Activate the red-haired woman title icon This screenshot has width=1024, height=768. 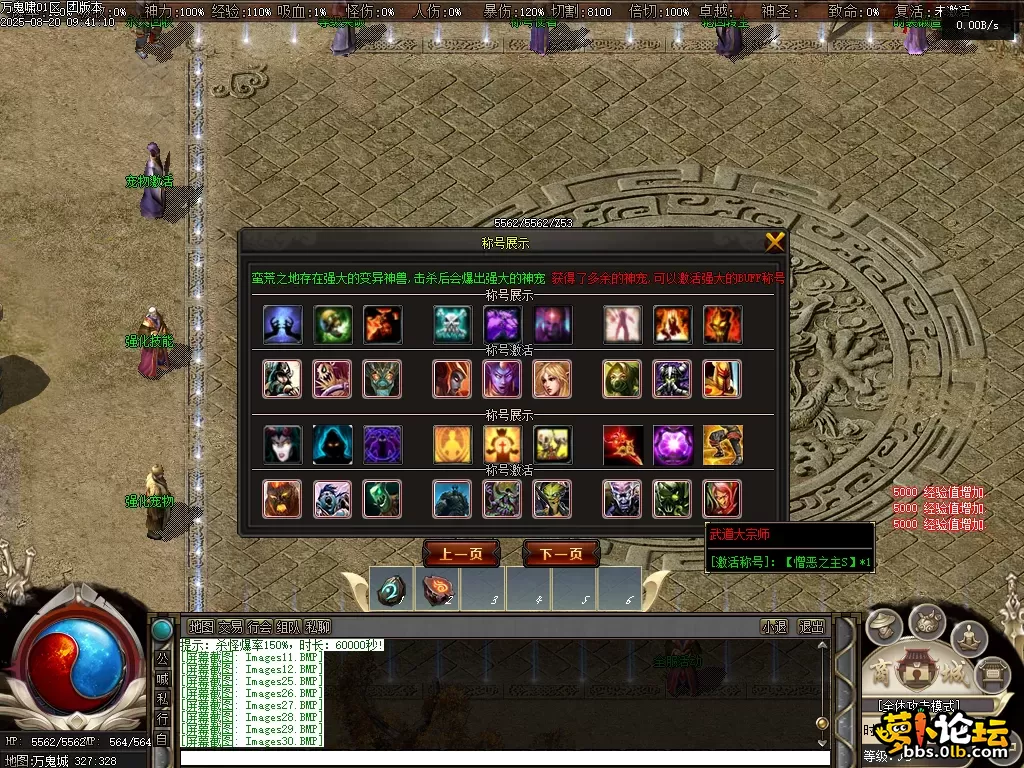pyautogui.click(x=722, y=499)
